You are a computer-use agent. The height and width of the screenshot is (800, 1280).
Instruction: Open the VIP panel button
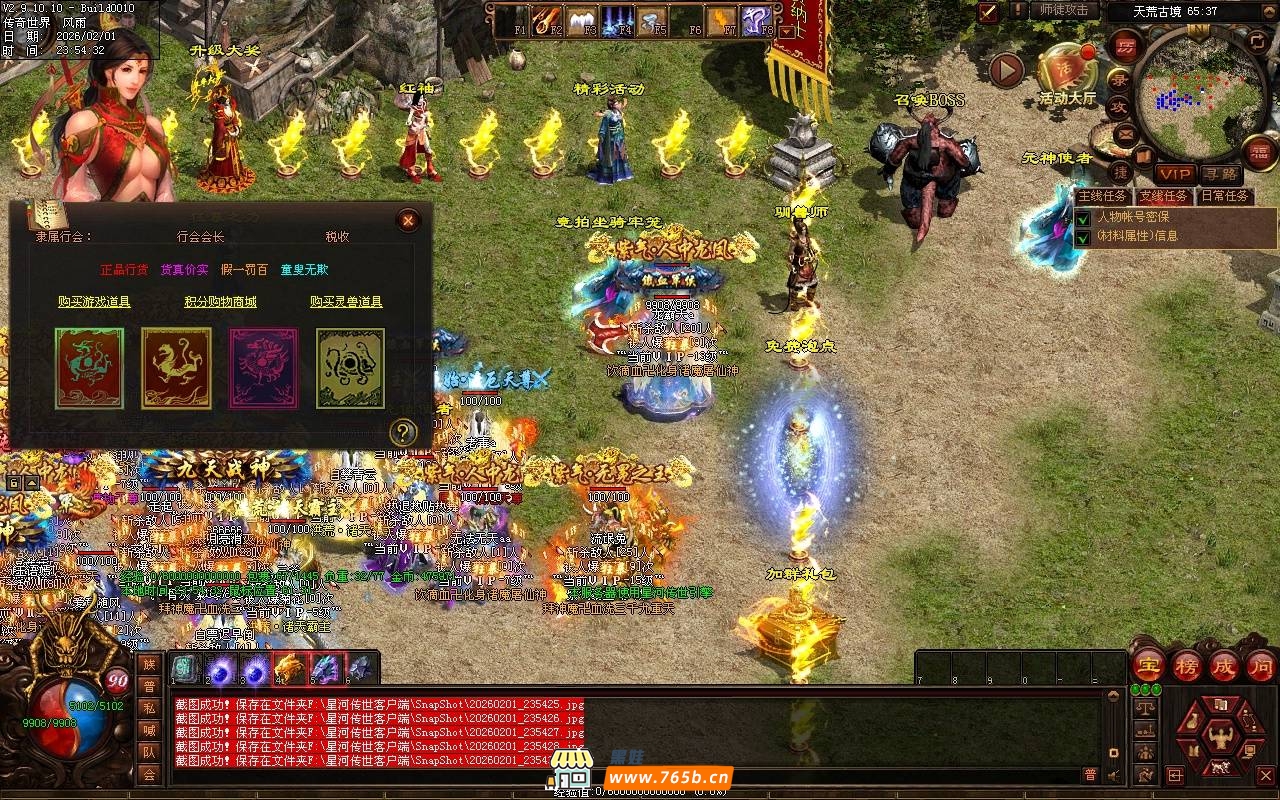(1174, 175)
